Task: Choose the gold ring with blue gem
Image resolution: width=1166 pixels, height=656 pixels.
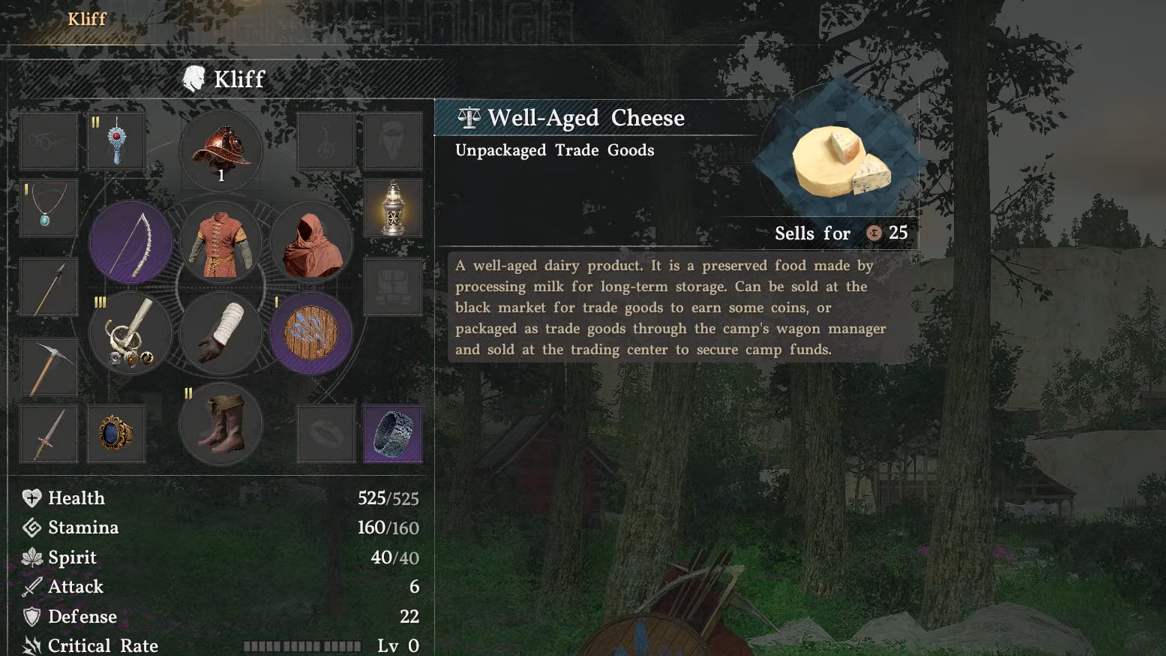Action: coord(116,434)
